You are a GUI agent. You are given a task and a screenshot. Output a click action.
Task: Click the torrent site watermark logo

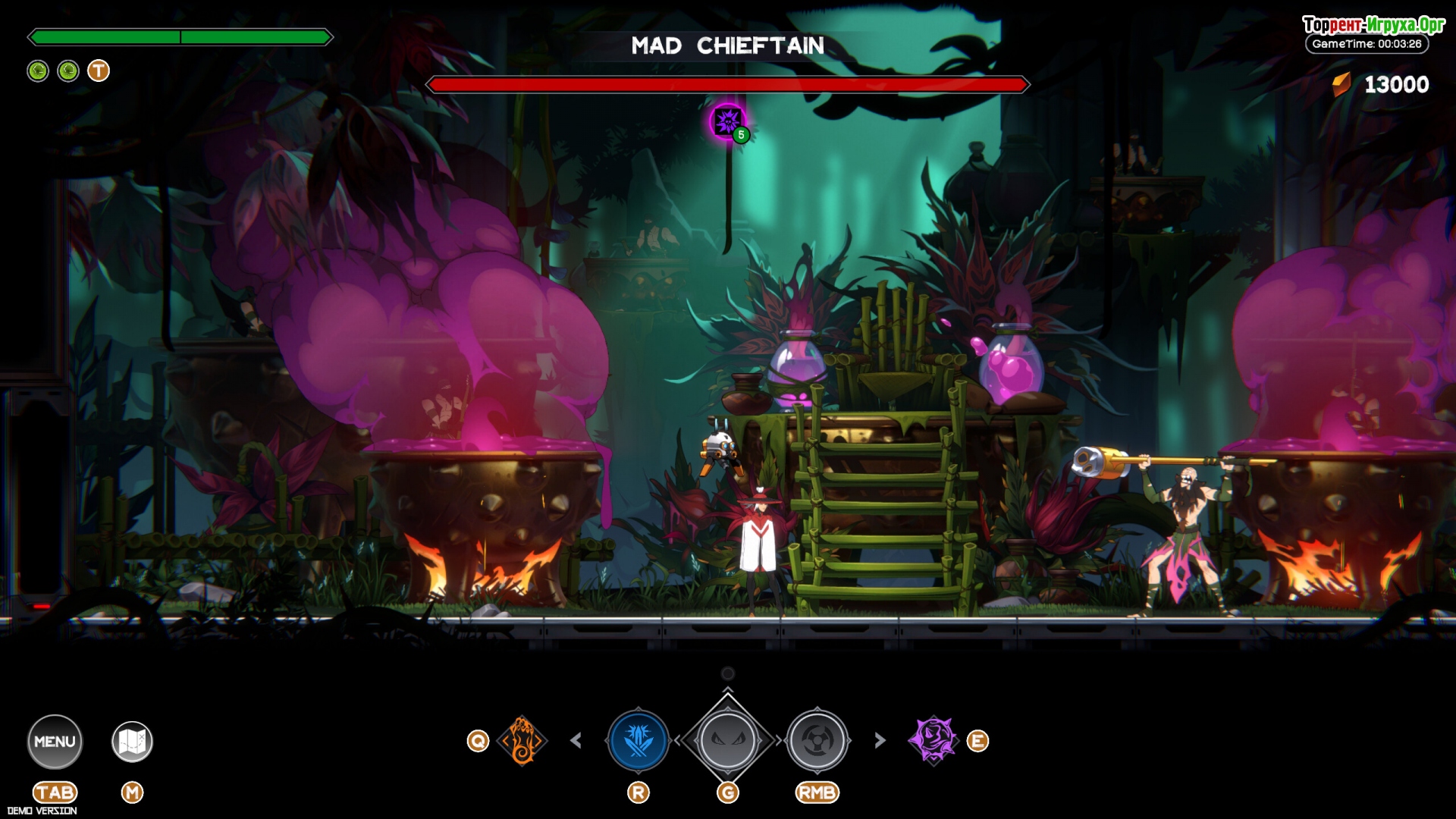click(1373, 25)
